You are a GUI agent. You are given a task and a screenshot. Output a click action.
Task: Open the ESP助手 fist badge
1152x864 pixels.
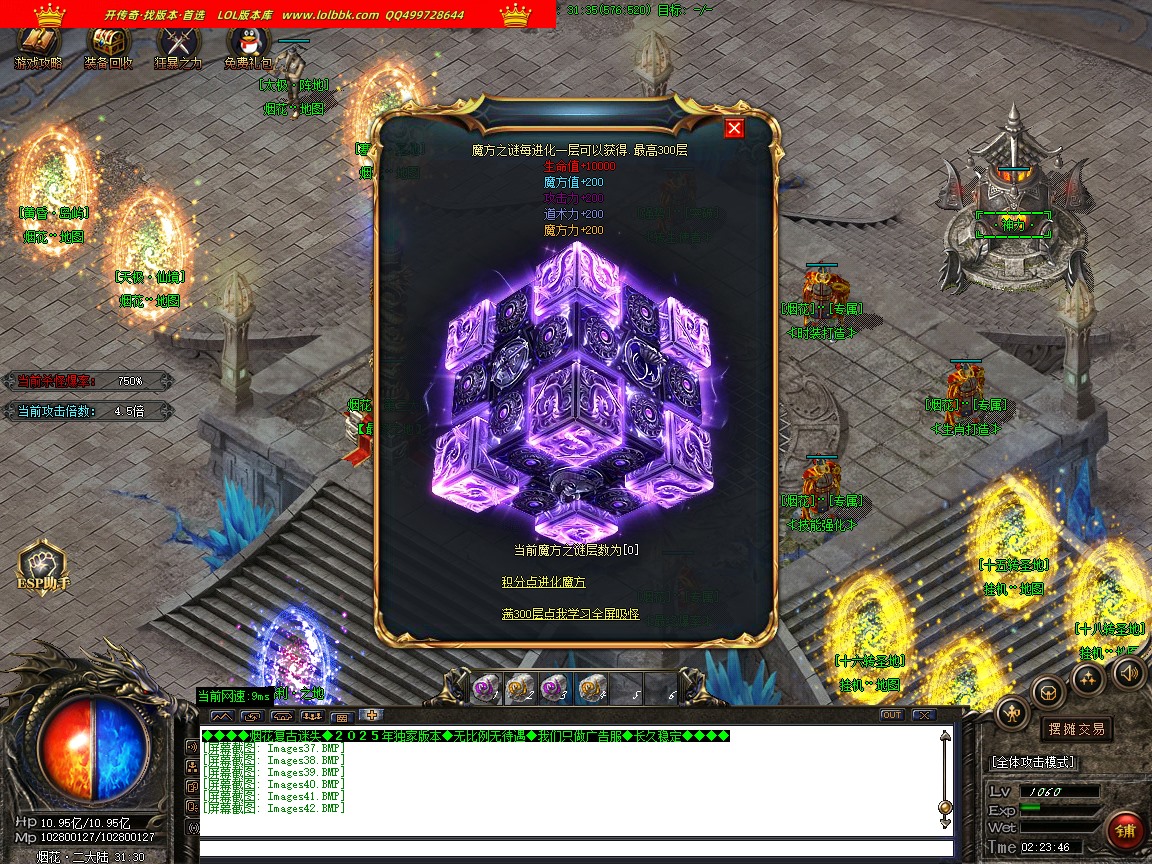coord(43,564)
